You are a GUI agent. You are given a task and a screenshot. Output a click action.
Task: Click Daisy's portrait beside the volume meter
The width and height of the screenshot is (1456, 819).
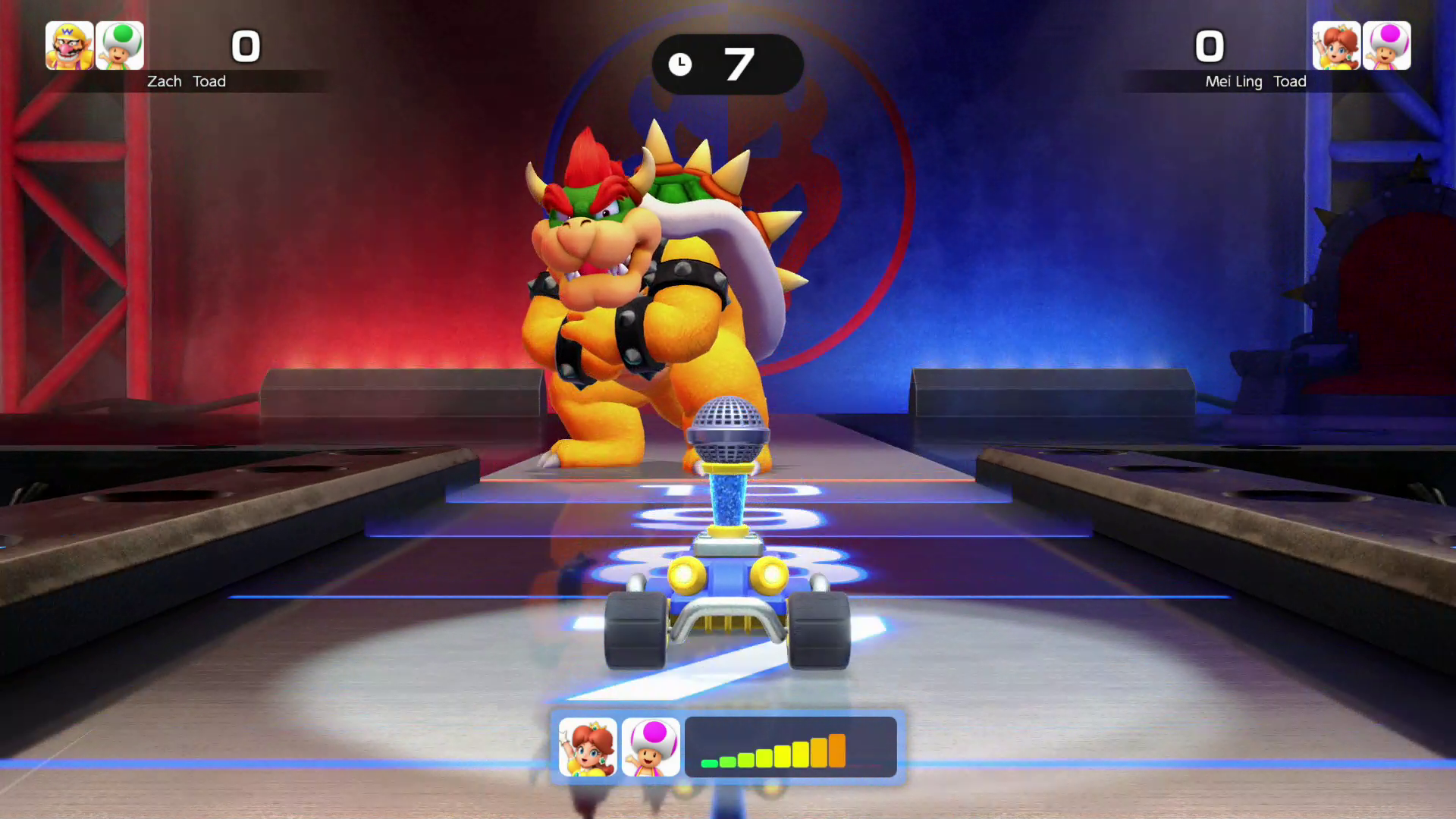[x=588, y=747]
